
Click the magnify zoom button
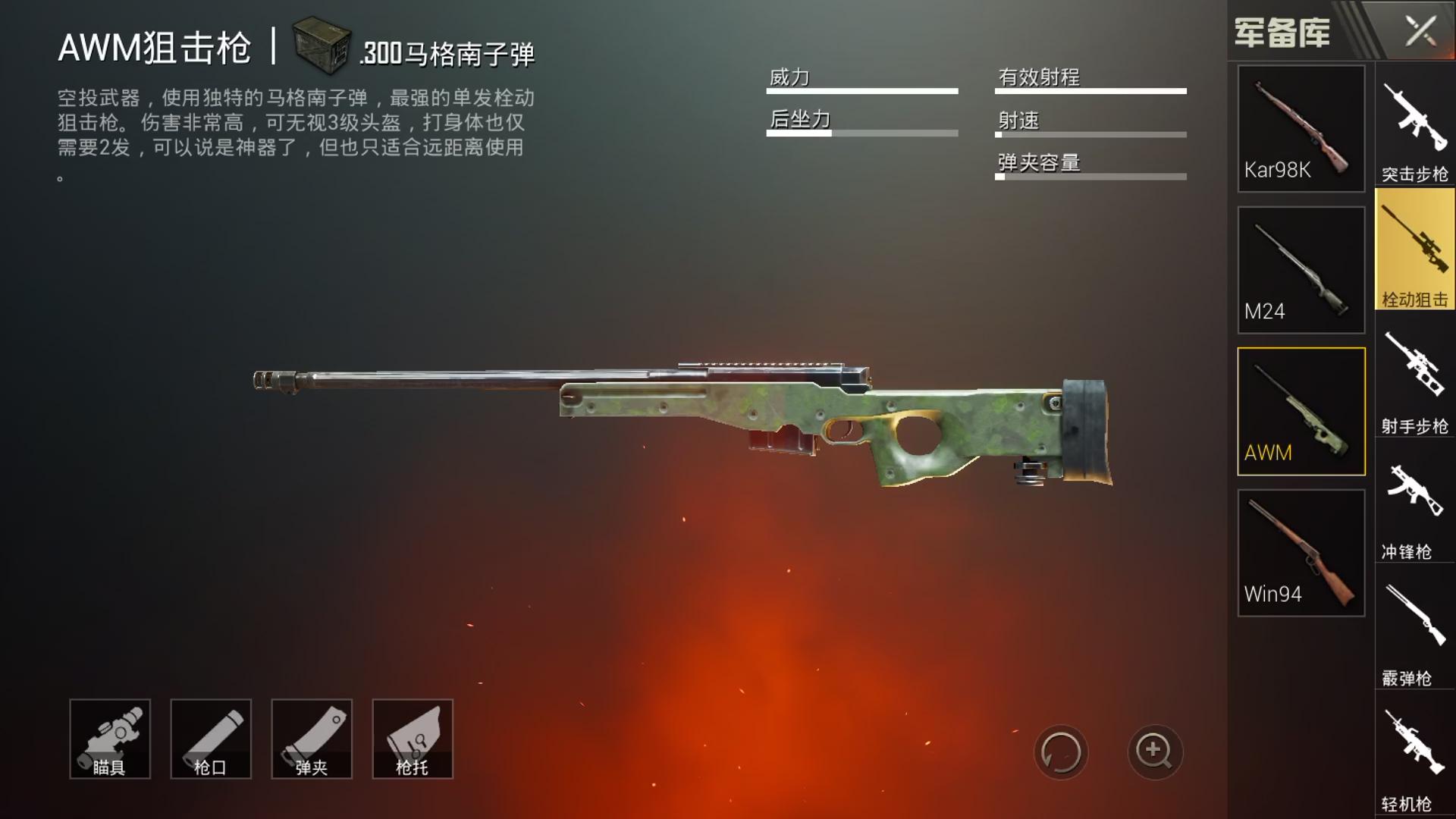(x=1153, y=752)
